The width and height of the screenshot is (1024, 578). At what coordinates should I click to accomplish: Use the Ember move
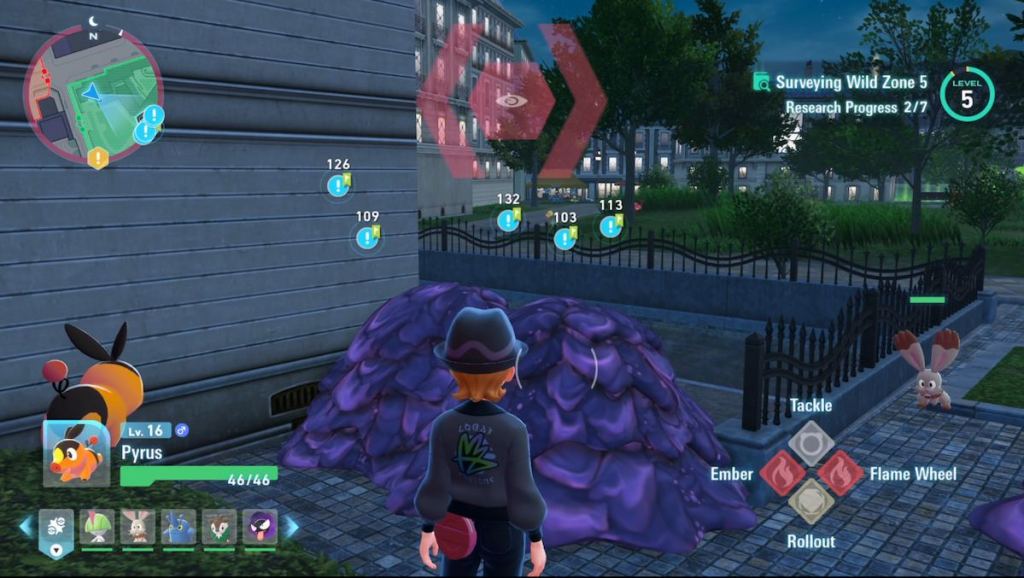point(782,473)
